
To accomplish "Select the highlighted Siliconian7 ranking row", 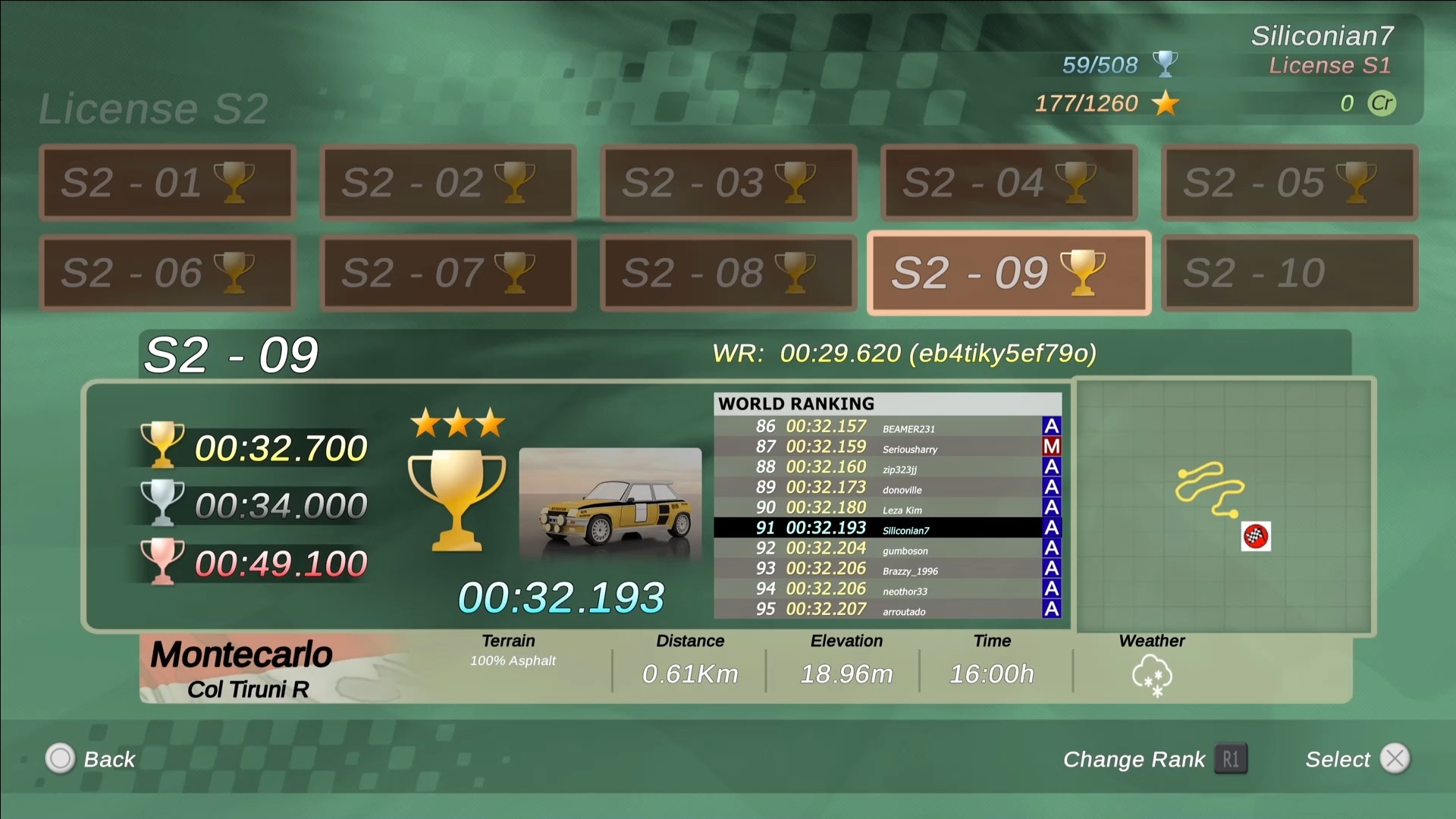I will point(887,529).
